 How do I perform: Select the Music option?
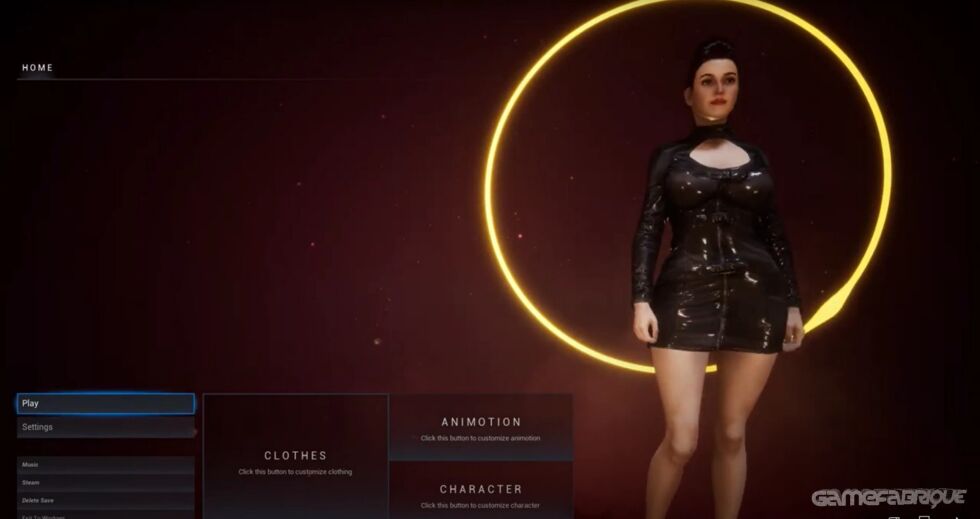coord(105,465)
